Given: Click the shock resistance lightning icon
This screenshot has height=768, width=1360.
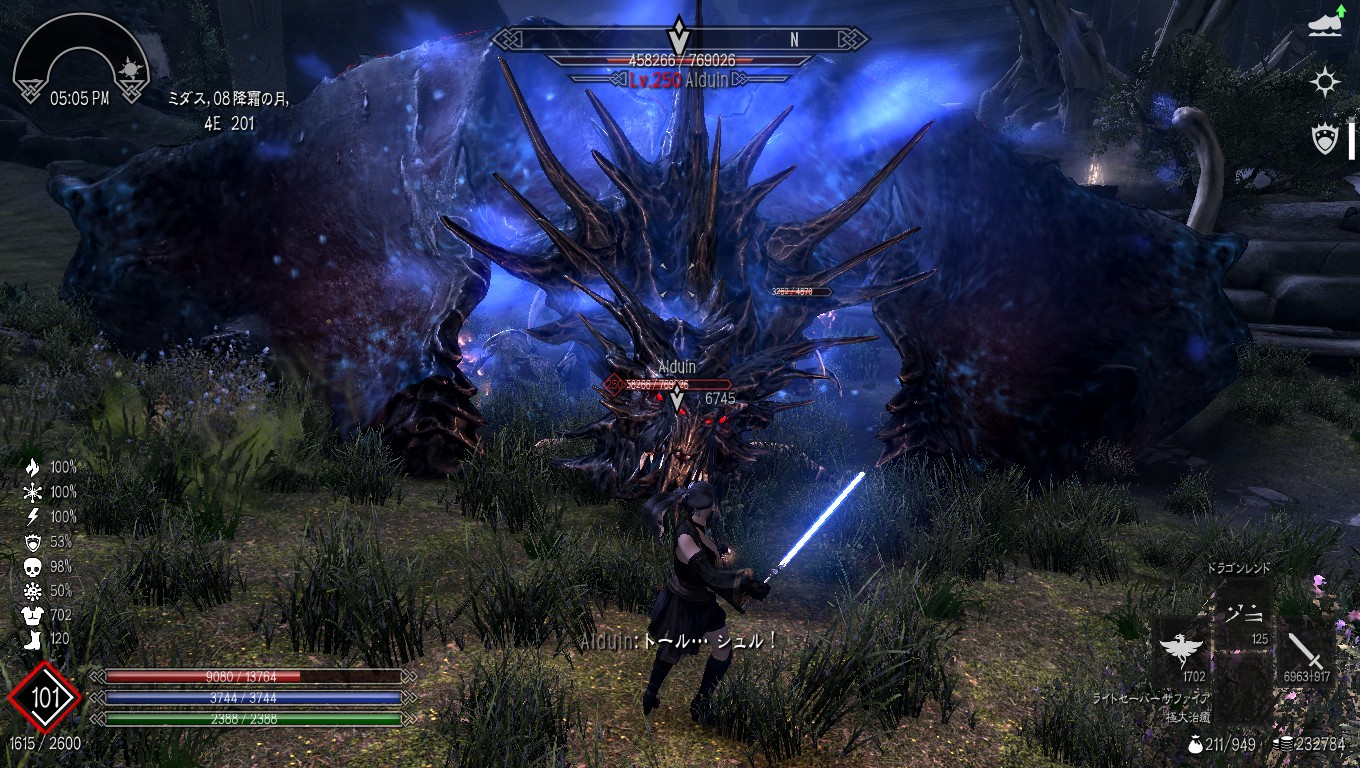Looking at the screenshot, I should [32, 517].
